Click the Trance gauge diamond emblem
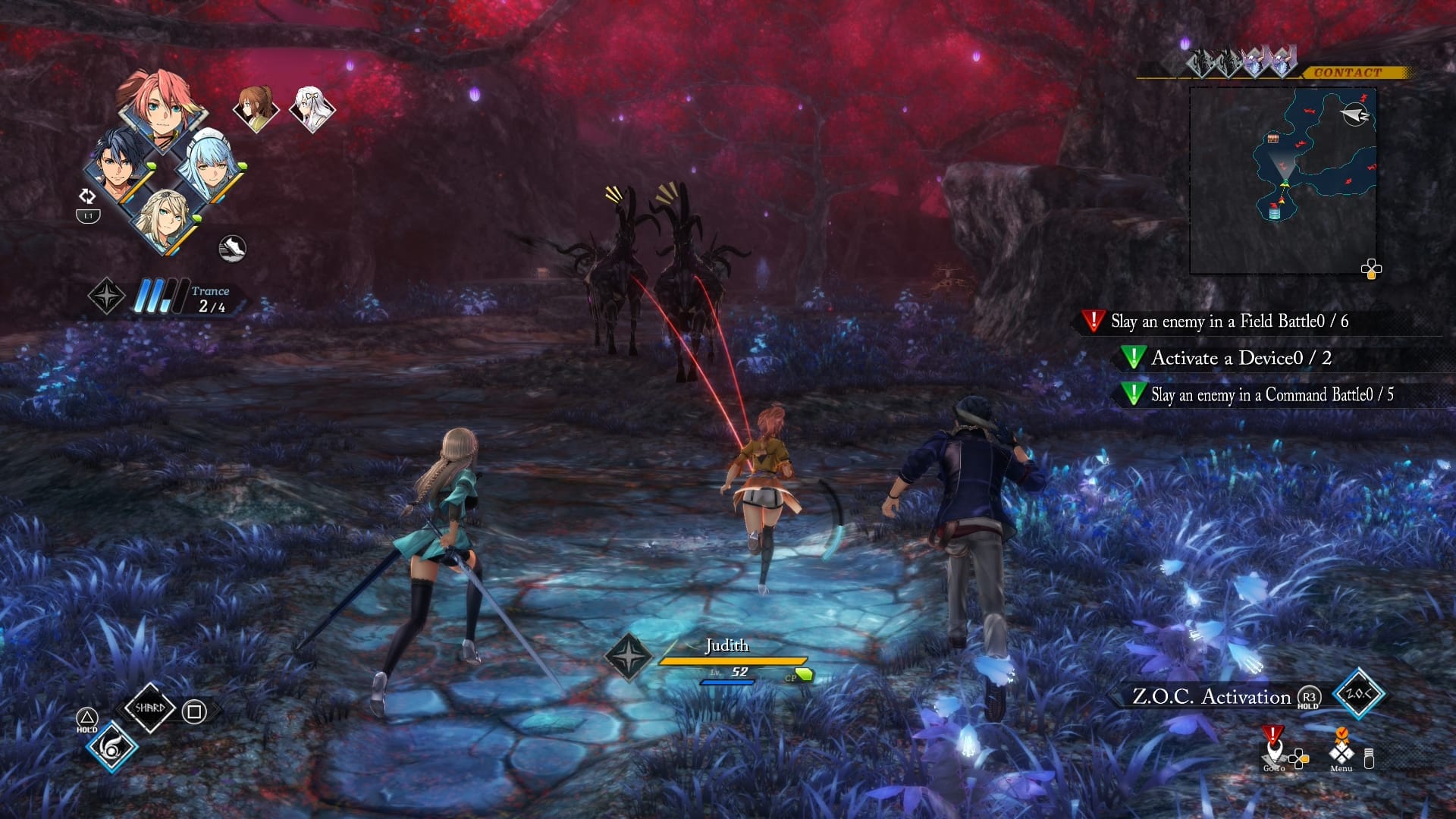Viewport: 1456px width, 819px height. [106, 296]
